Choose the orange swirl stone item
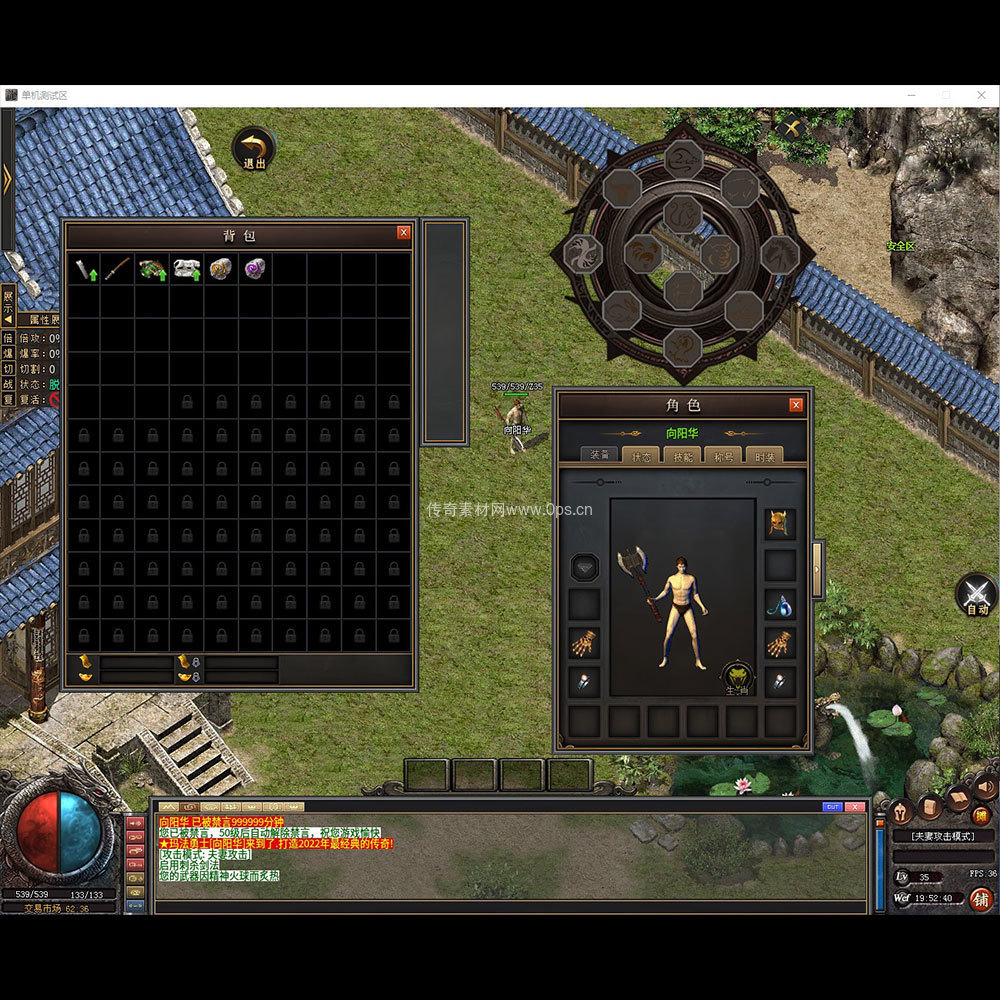This screenshot has width=1000, height=1000. click(221, 268)
